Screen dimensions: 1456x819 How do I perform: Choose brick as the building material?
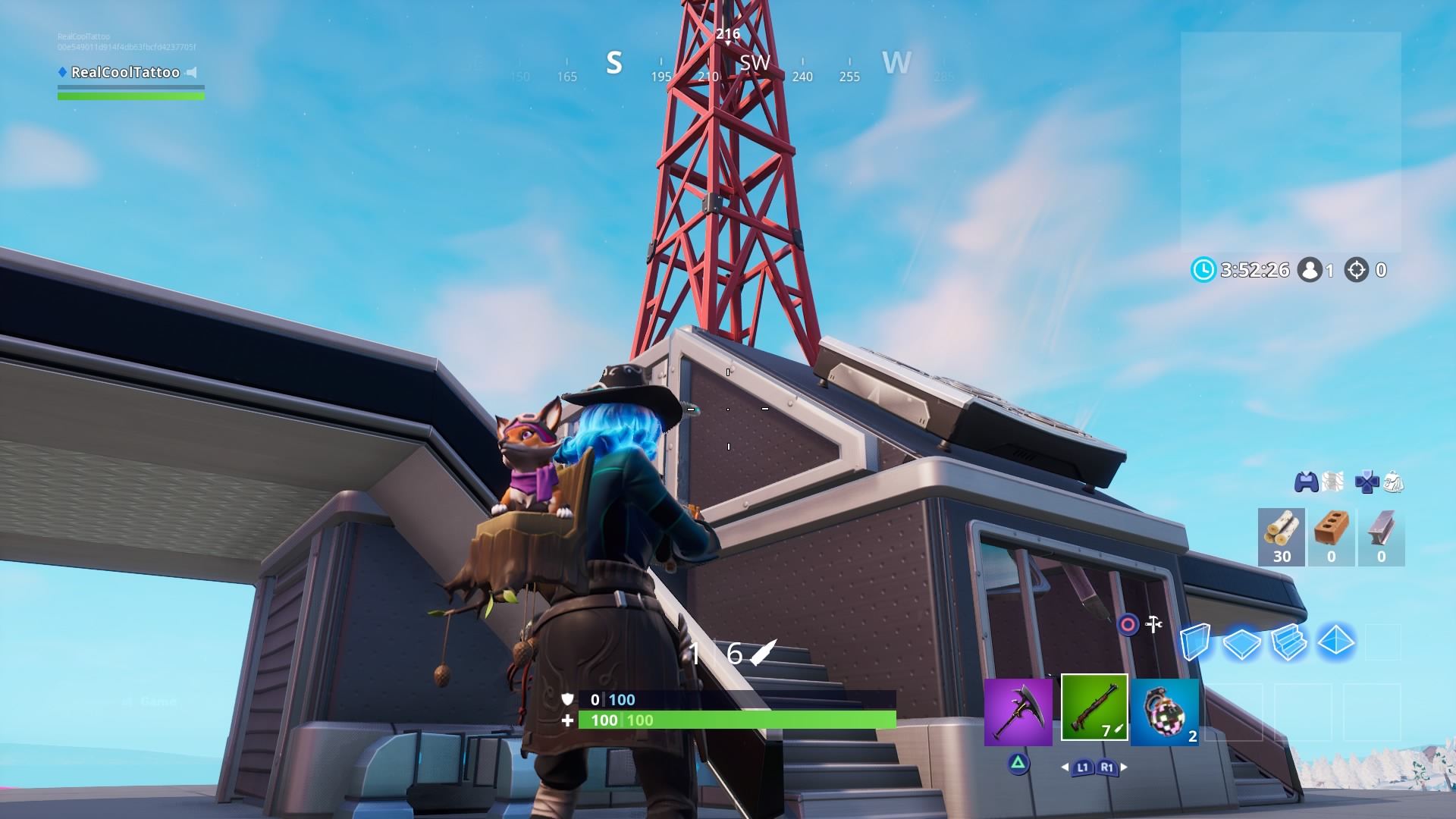point(1331,537)
